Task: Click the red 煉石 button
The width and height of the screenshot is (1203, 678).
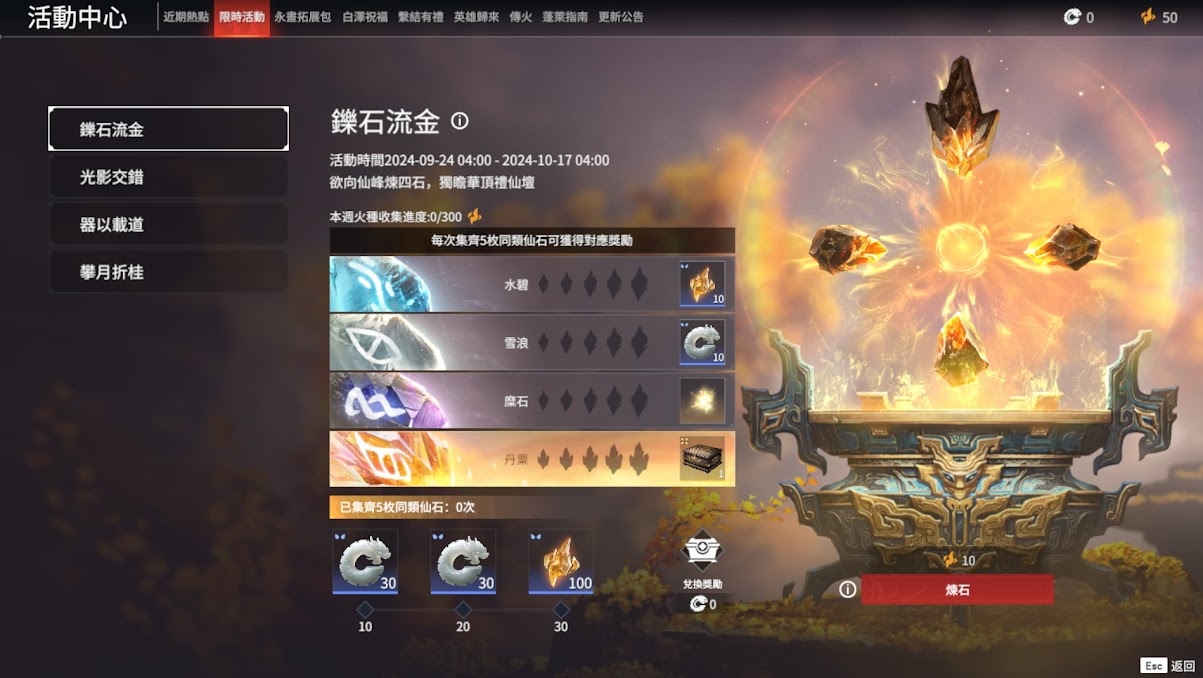Action: pyautogui.click(x=957, y=590)
